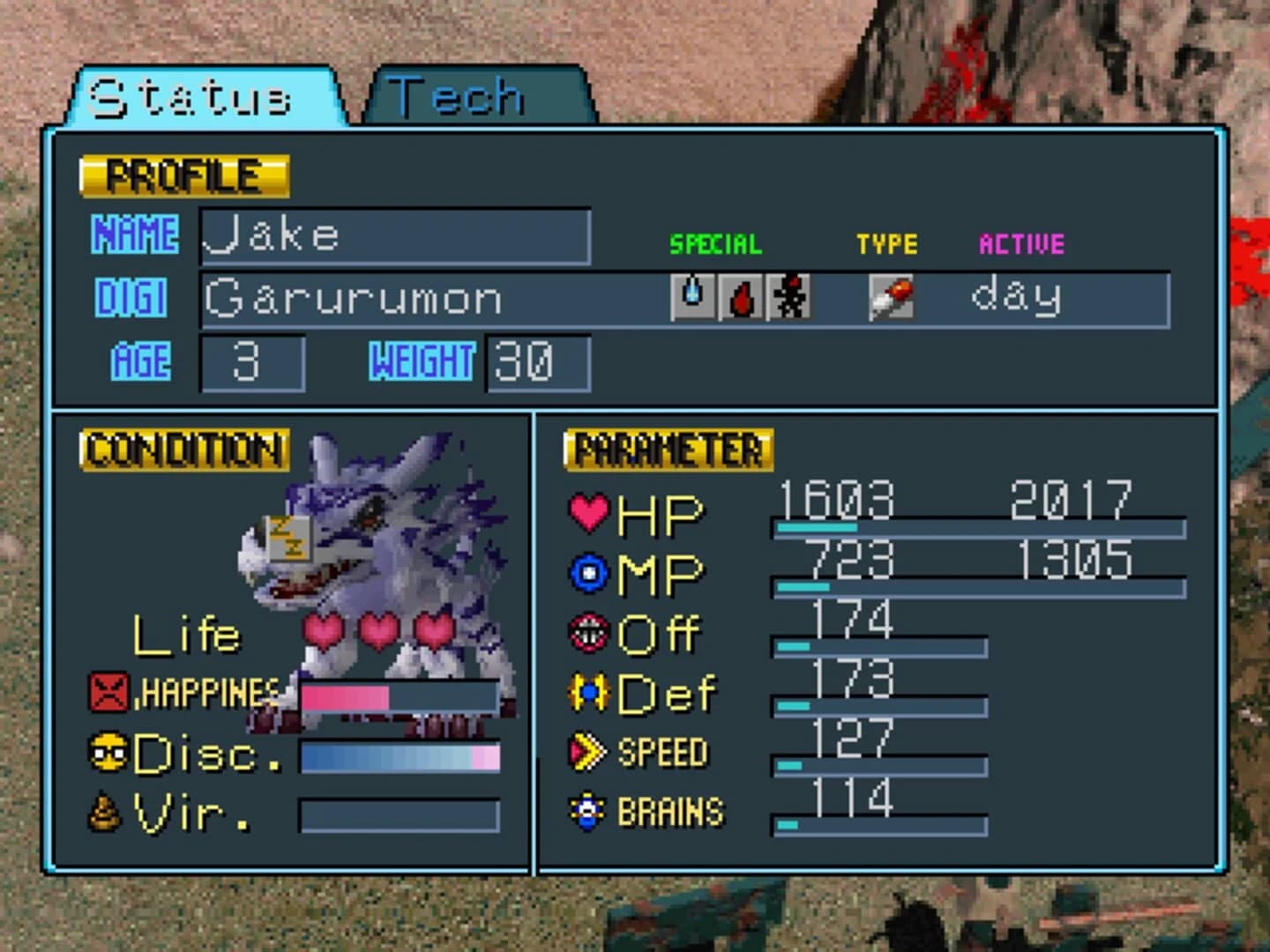Click the blue orb icon beside MP
1270x952 pixels.
click(x=589, y=571)
